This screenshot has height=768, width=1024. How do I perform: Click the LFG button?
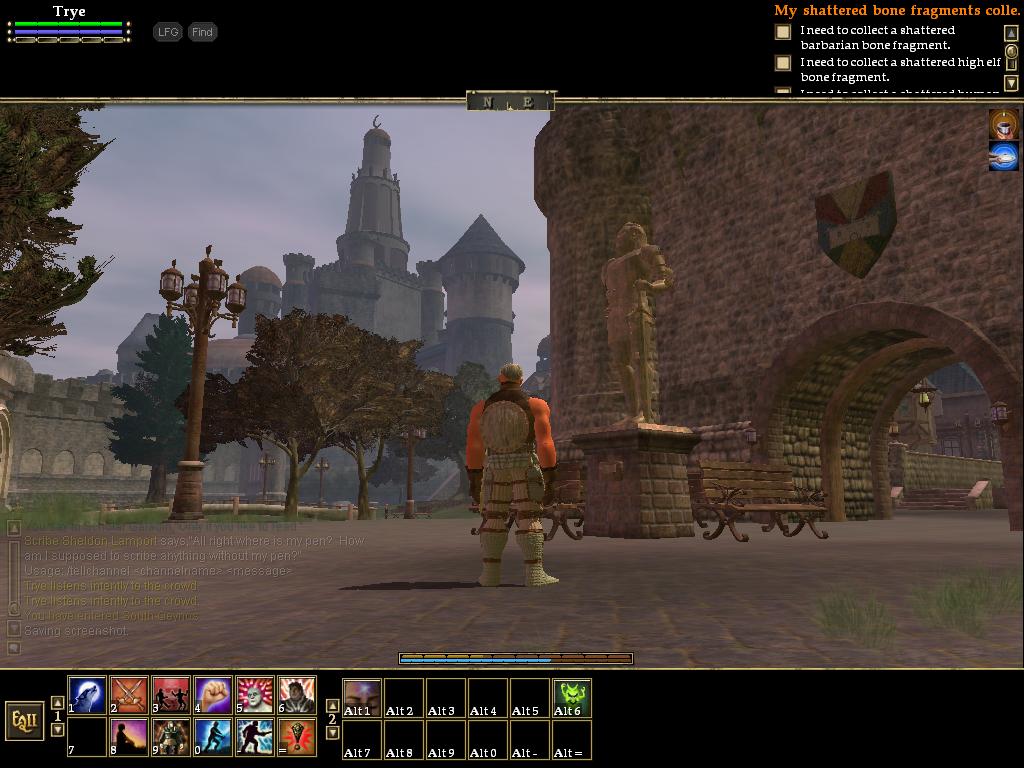(168, 32)
